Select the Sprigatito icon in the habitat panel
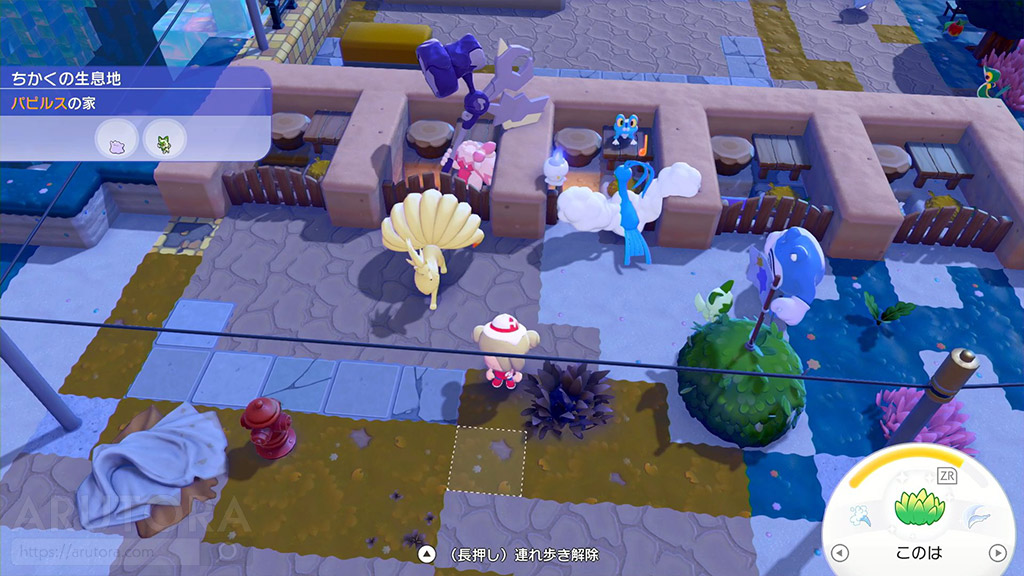Screen dimensions: 1024x576 coord(162,142)
